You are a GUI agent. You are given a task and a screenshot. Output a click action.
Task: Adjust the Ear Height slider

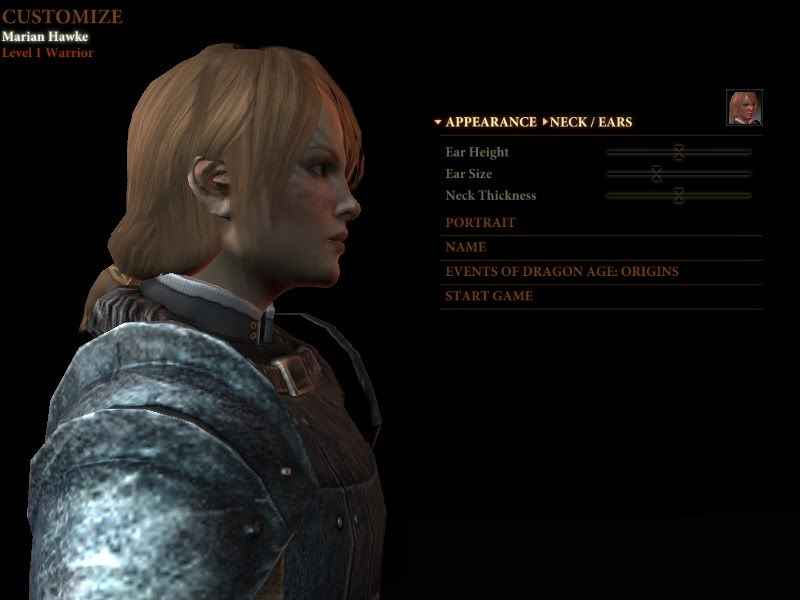click(678, 152)
